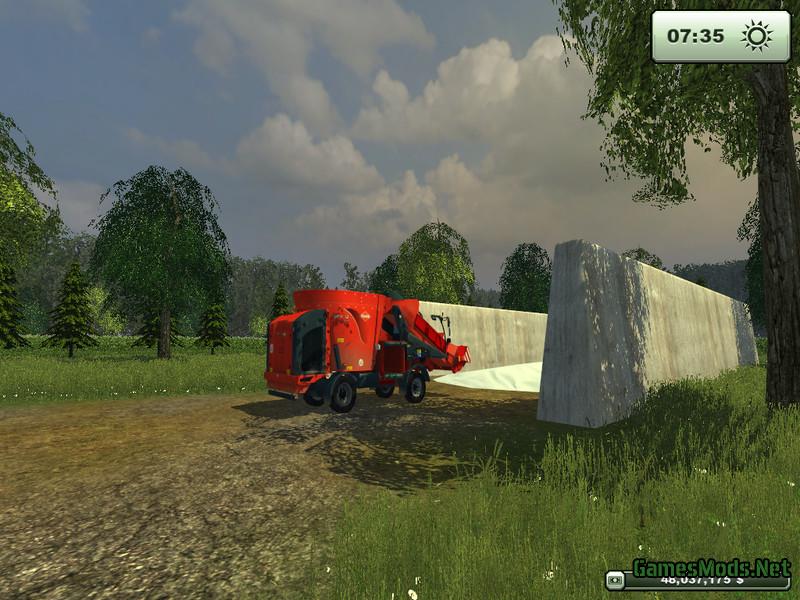Click the cash banknote icon on money bar
Screen dimensions: 800x600
(616, 579)
